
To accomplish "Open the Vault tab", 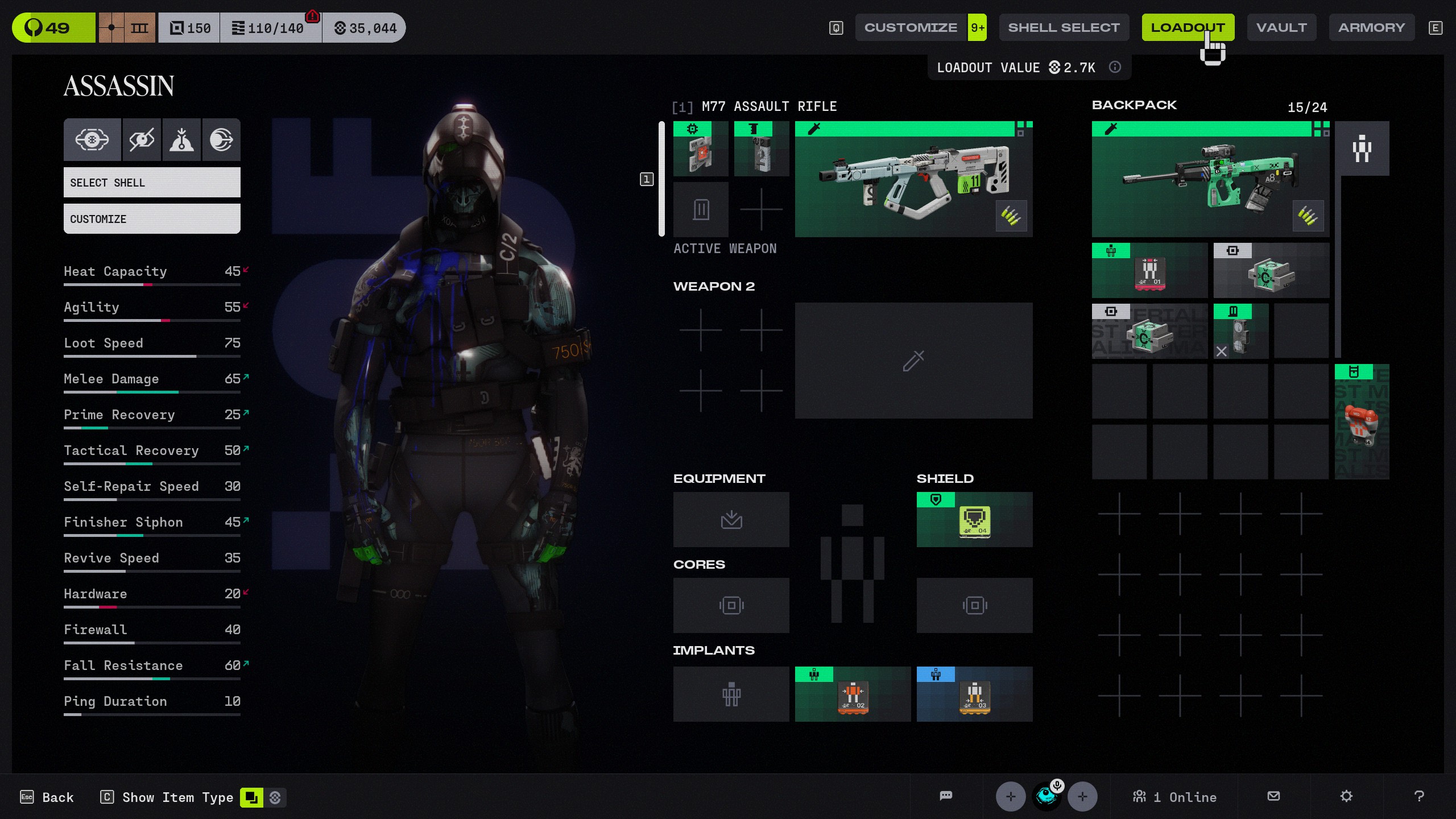I will pos(1281,27).
